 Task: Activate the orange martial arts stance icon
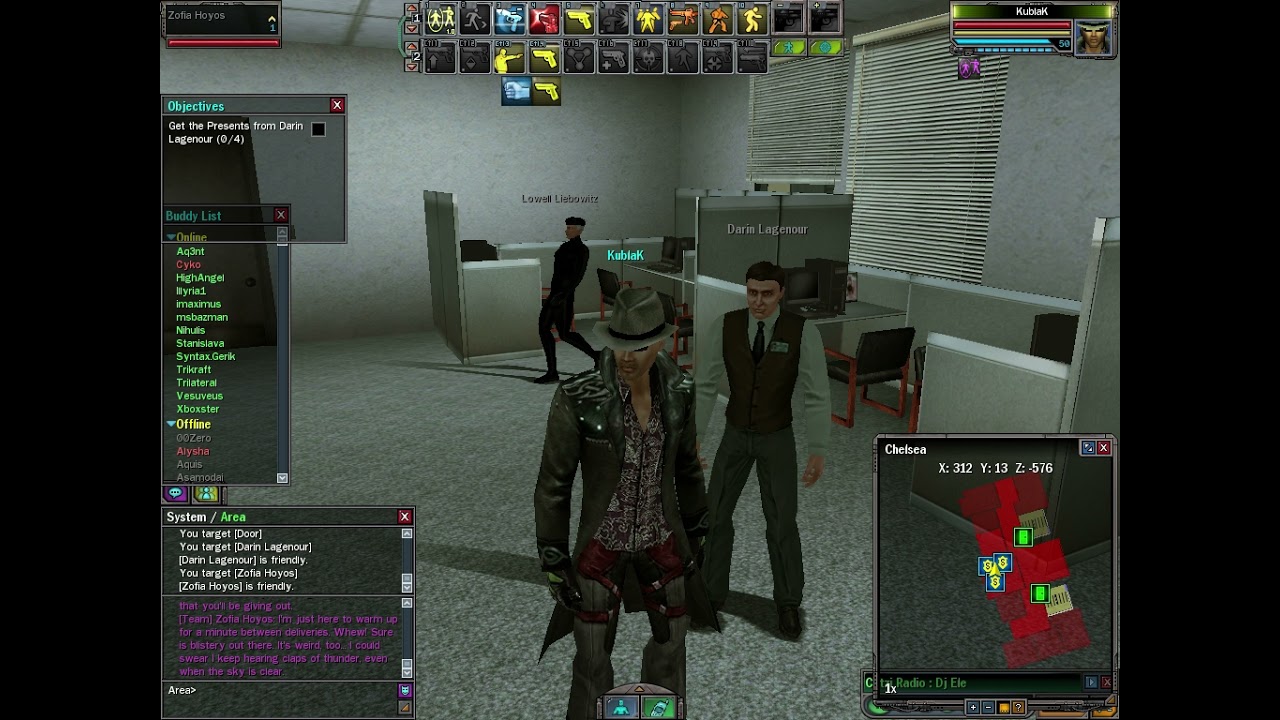click(718, 19)
